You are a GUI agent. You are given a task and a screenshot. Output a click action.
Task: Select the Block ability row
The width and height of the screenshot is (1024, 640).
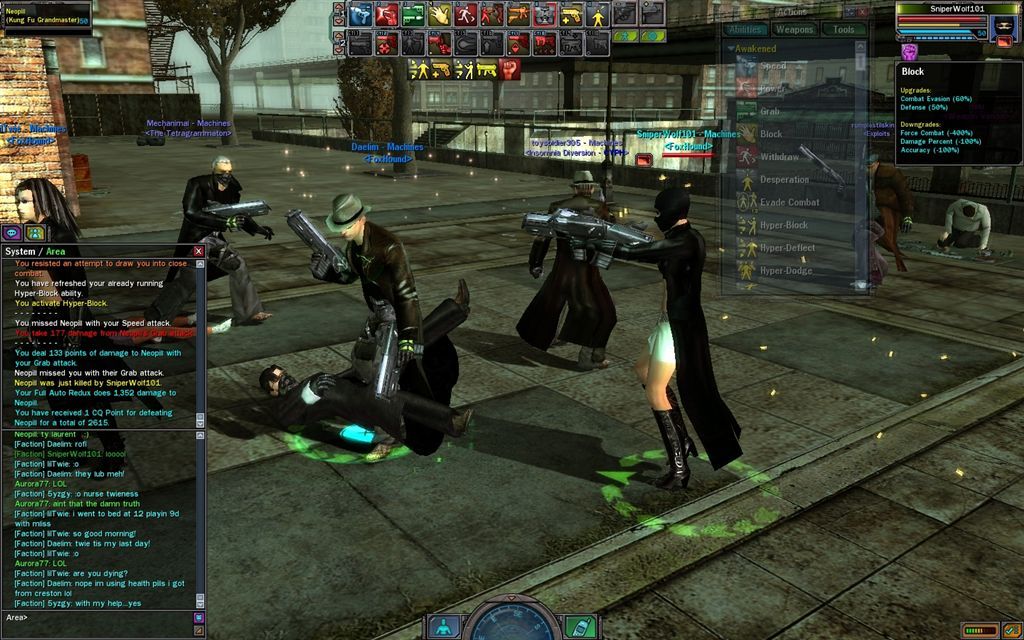tap(771, 134)
